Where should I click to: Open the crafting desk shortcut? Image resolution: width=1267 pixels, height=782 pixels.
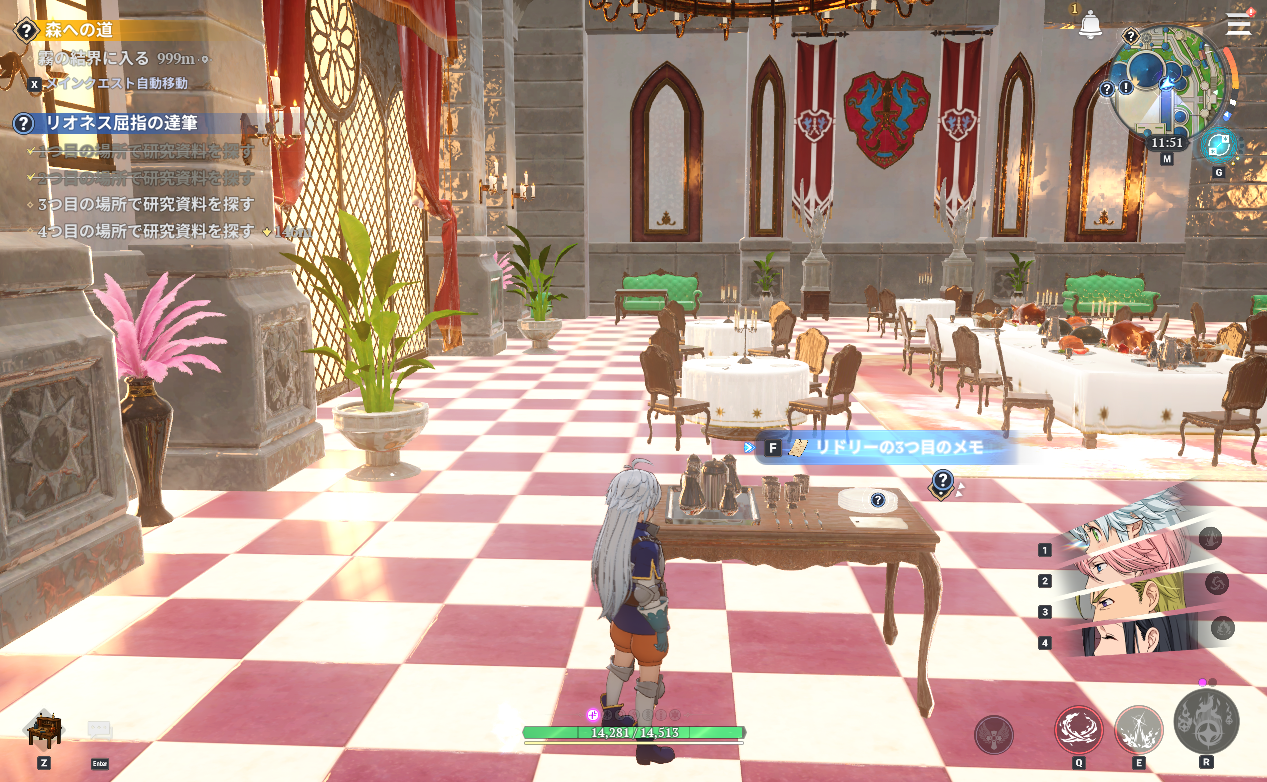tap(44, 730)
